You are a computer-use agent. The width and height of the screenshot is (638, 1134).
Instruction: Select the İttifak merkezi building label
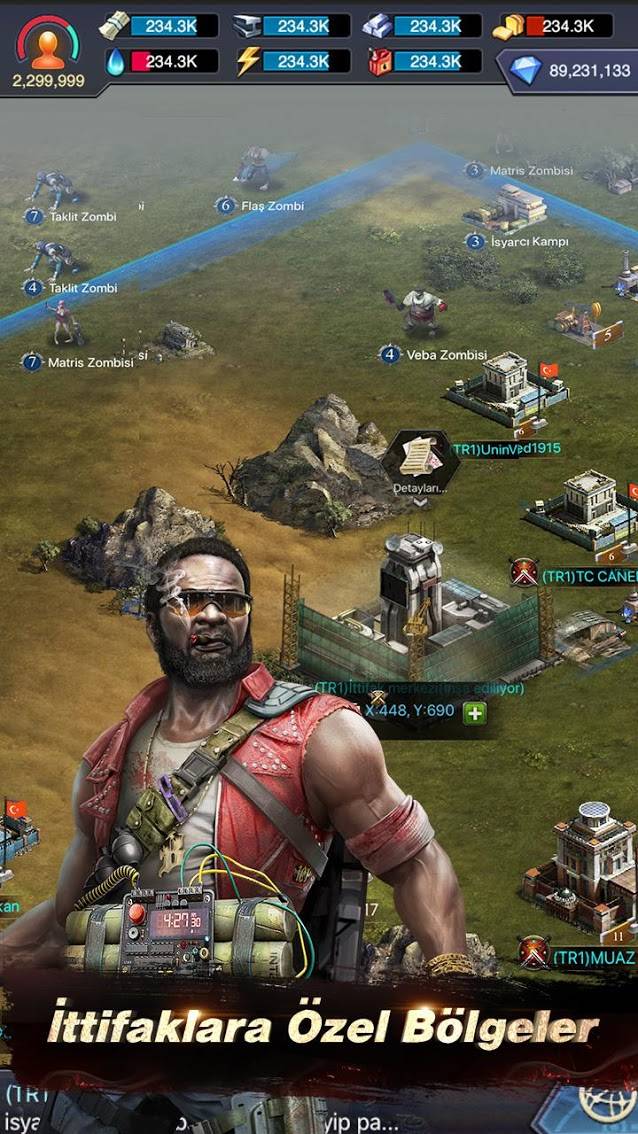tap(419, 688)
